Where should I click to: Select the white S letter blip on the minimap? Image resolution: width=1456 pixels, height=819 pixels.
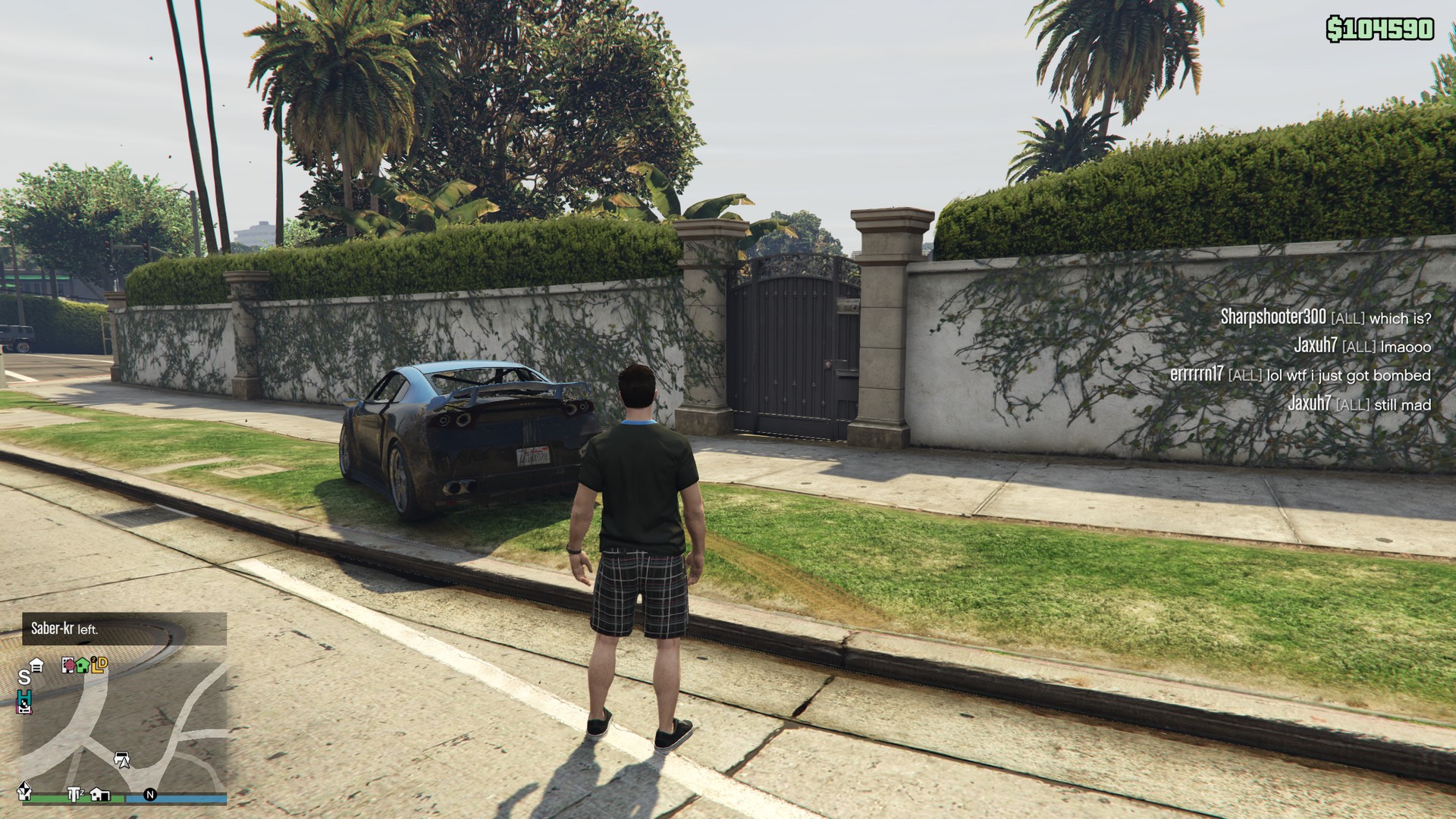[26, 677]
